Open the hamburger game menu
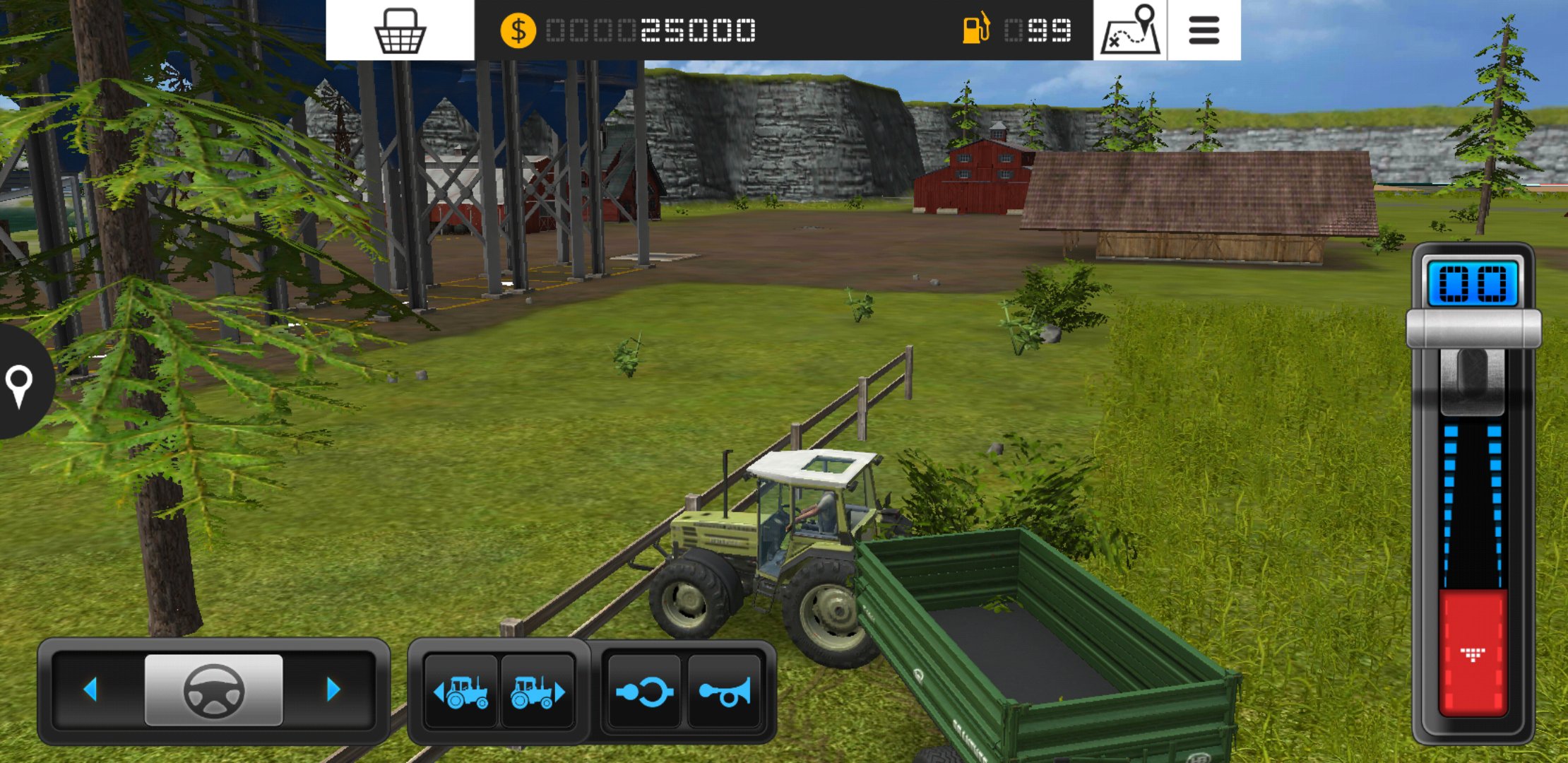This screenshot has height=763, width=1568. (1204, 30)
